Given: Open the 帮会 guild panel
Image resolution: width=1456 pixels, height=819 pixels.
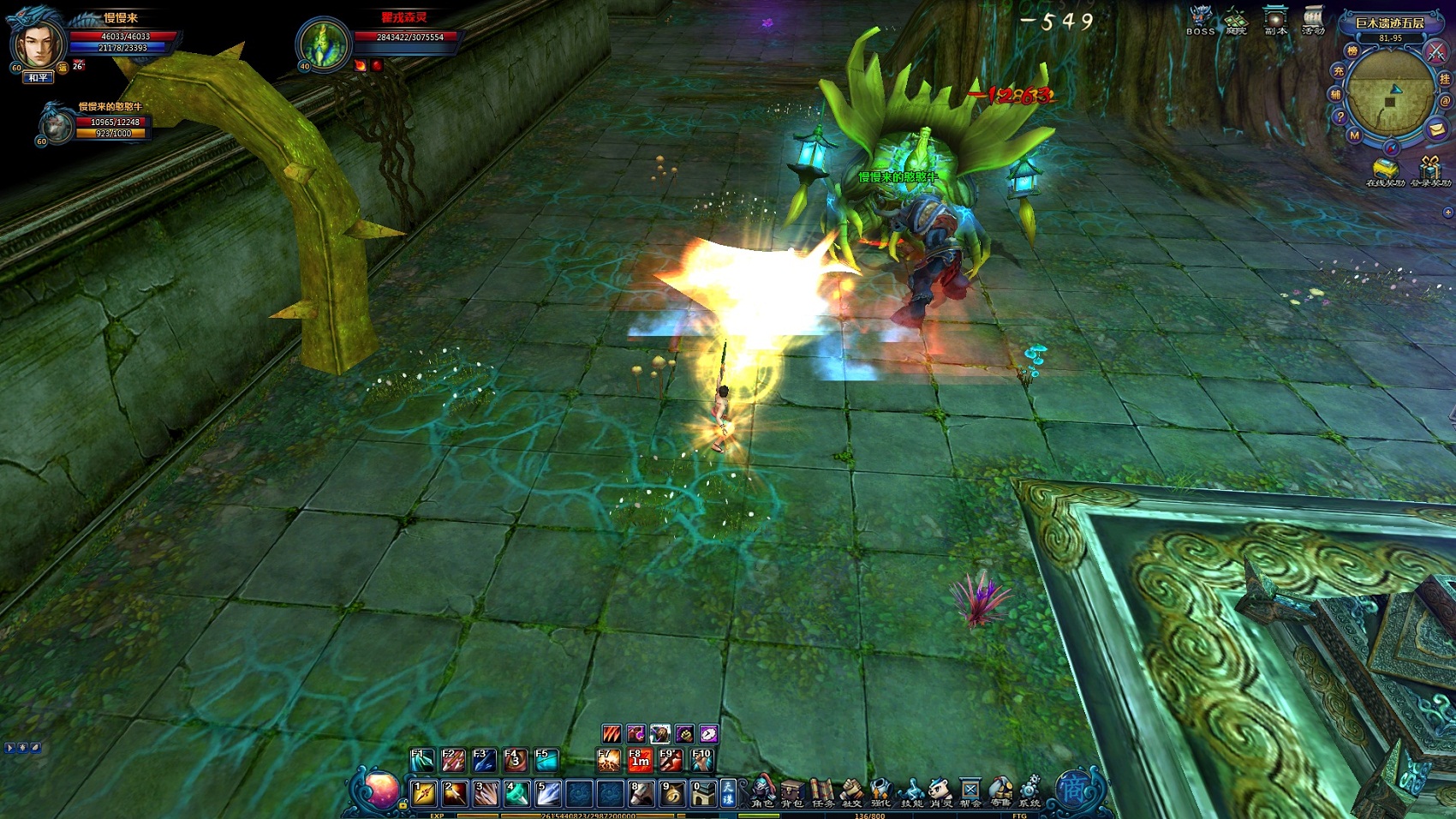Looking at the screenshot, I should pos(970,792).
